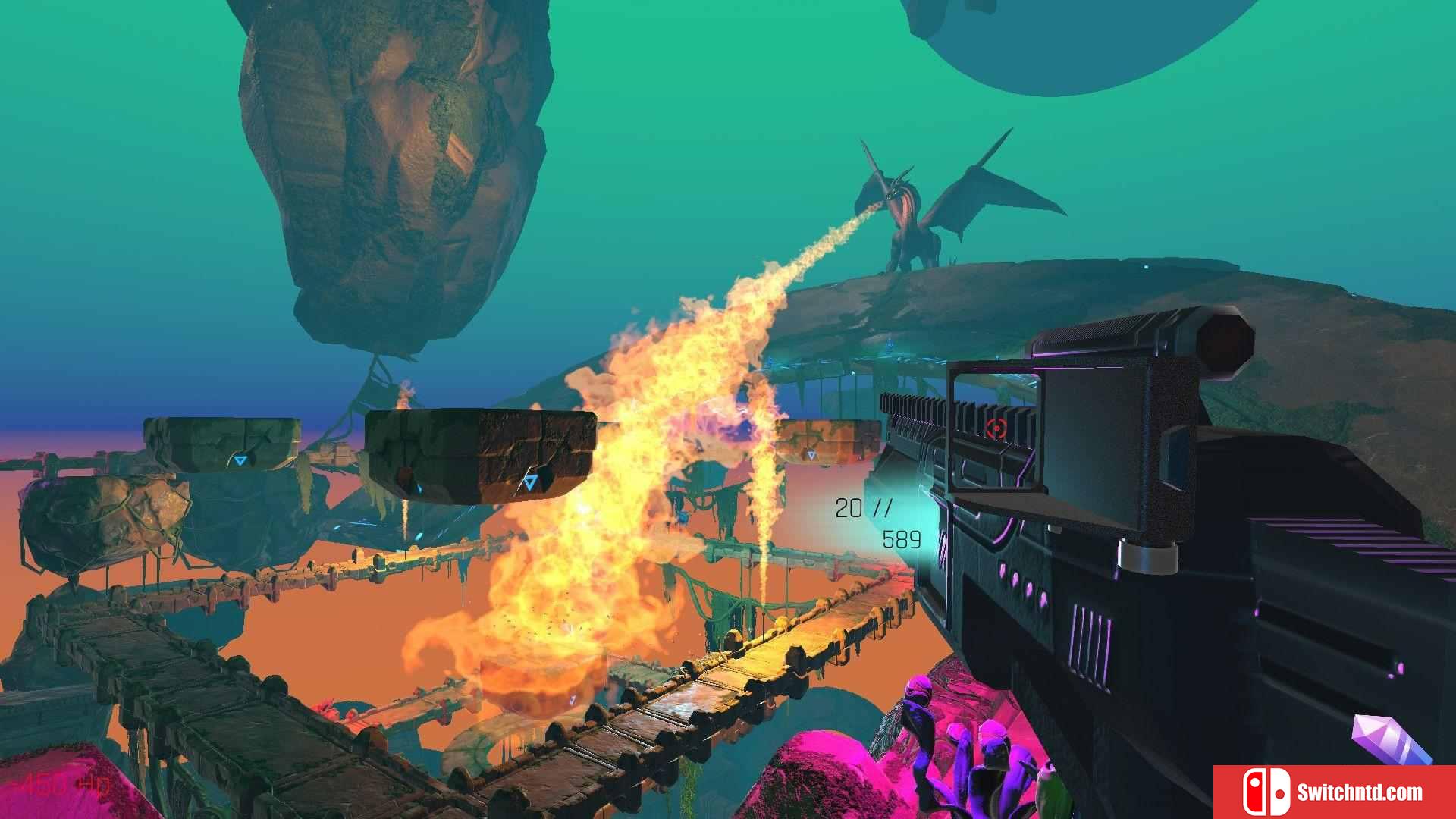The height and width of the screenshot is (819, 1456).
Task: Click the purple crystal HUD icon
Action: [1391, 739]
